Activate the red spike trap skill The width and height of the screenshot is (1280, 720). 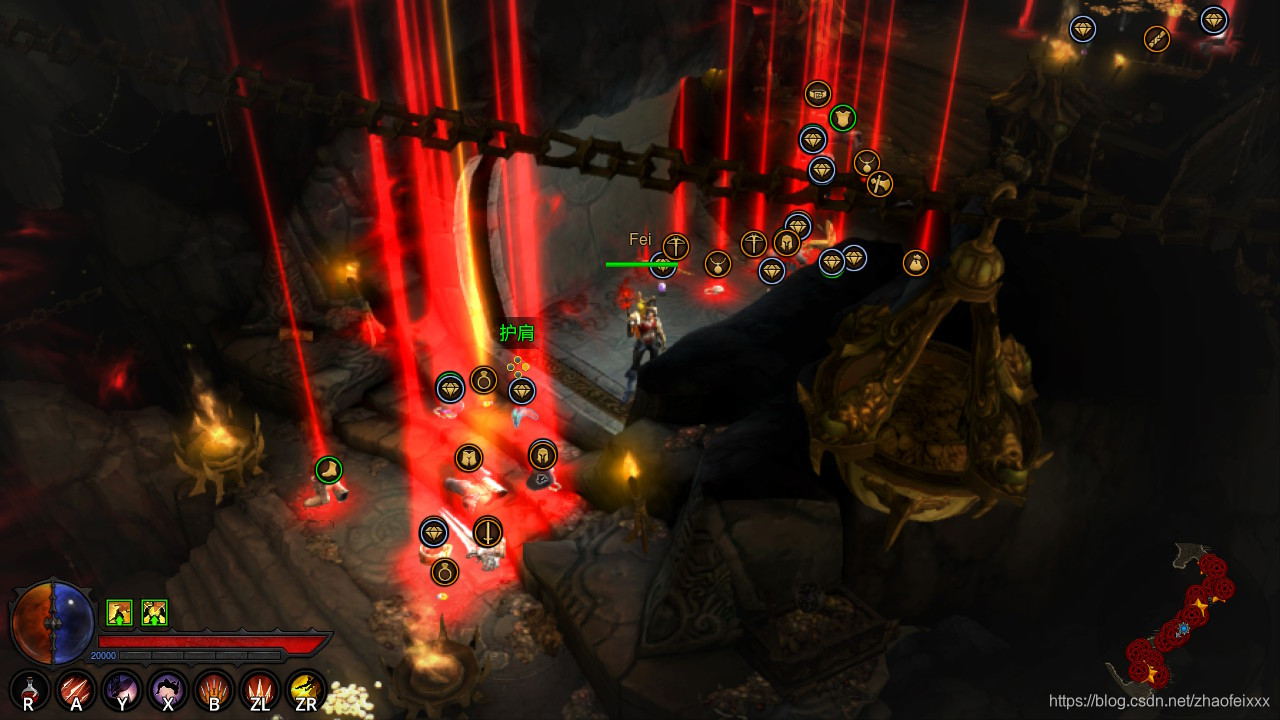(x=260, y=689)
